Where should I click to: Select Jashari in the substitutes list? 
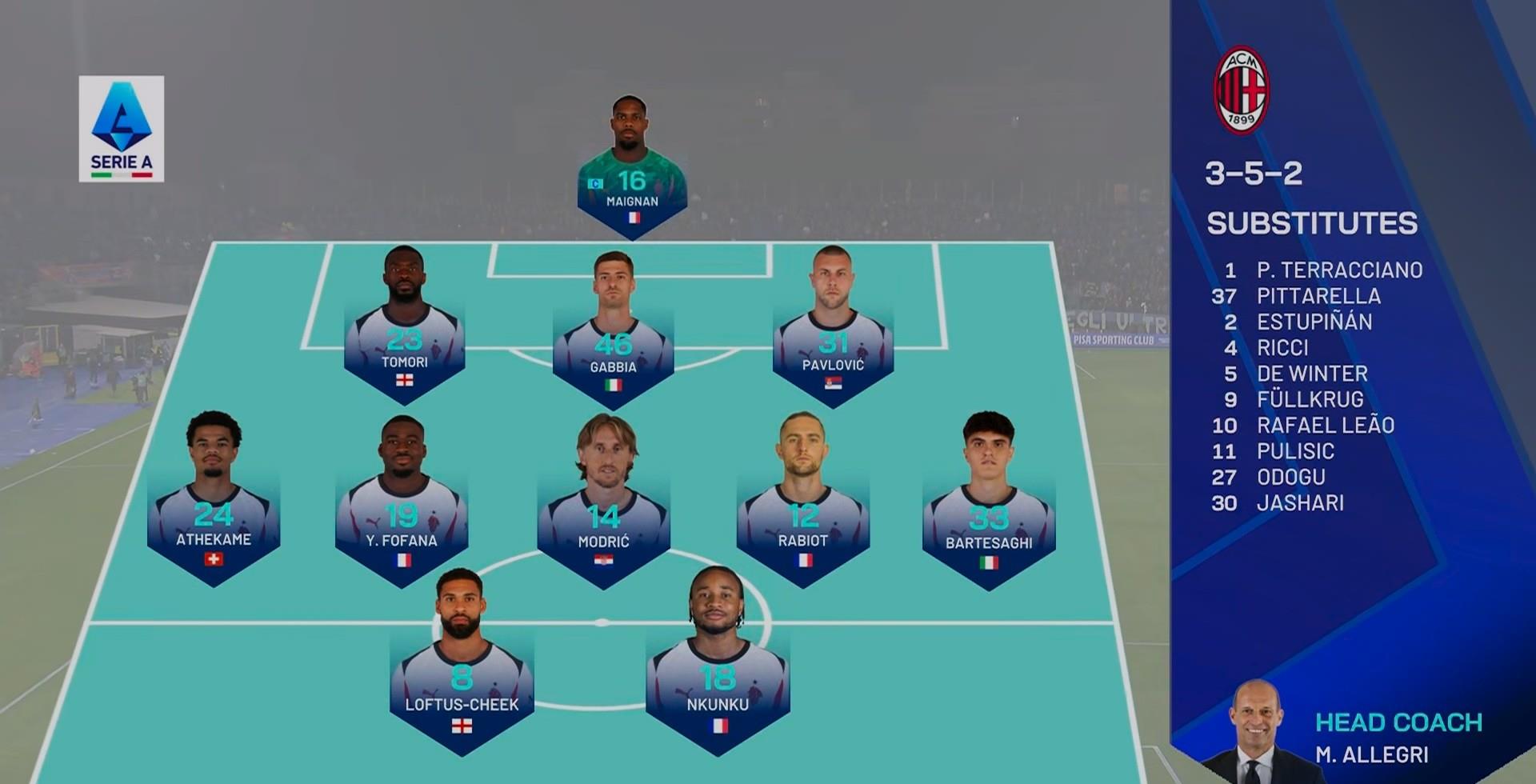(x=1300, y=503)
